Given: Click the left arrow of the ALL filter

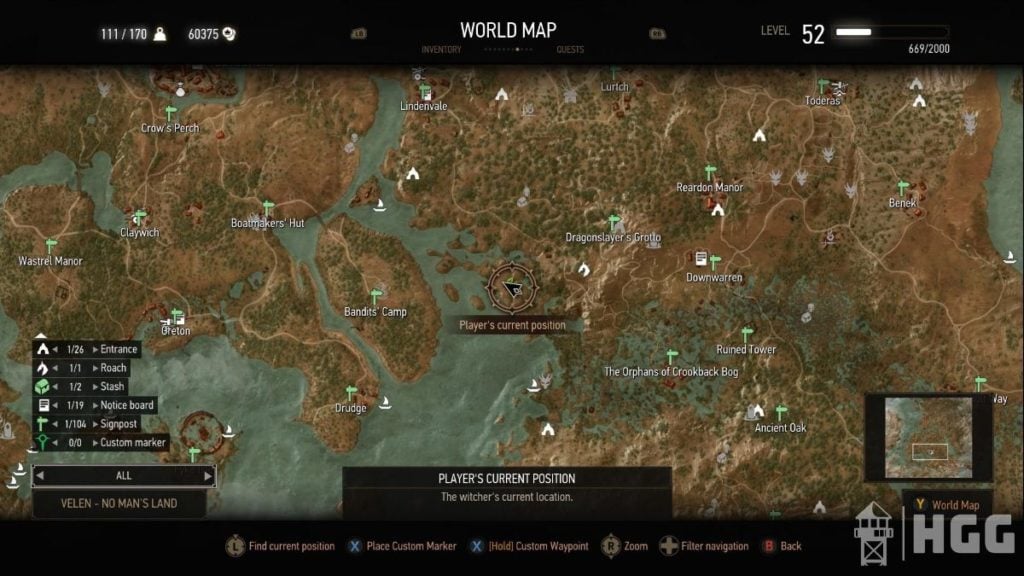Looking at the screenshot, I should point(40,476).
